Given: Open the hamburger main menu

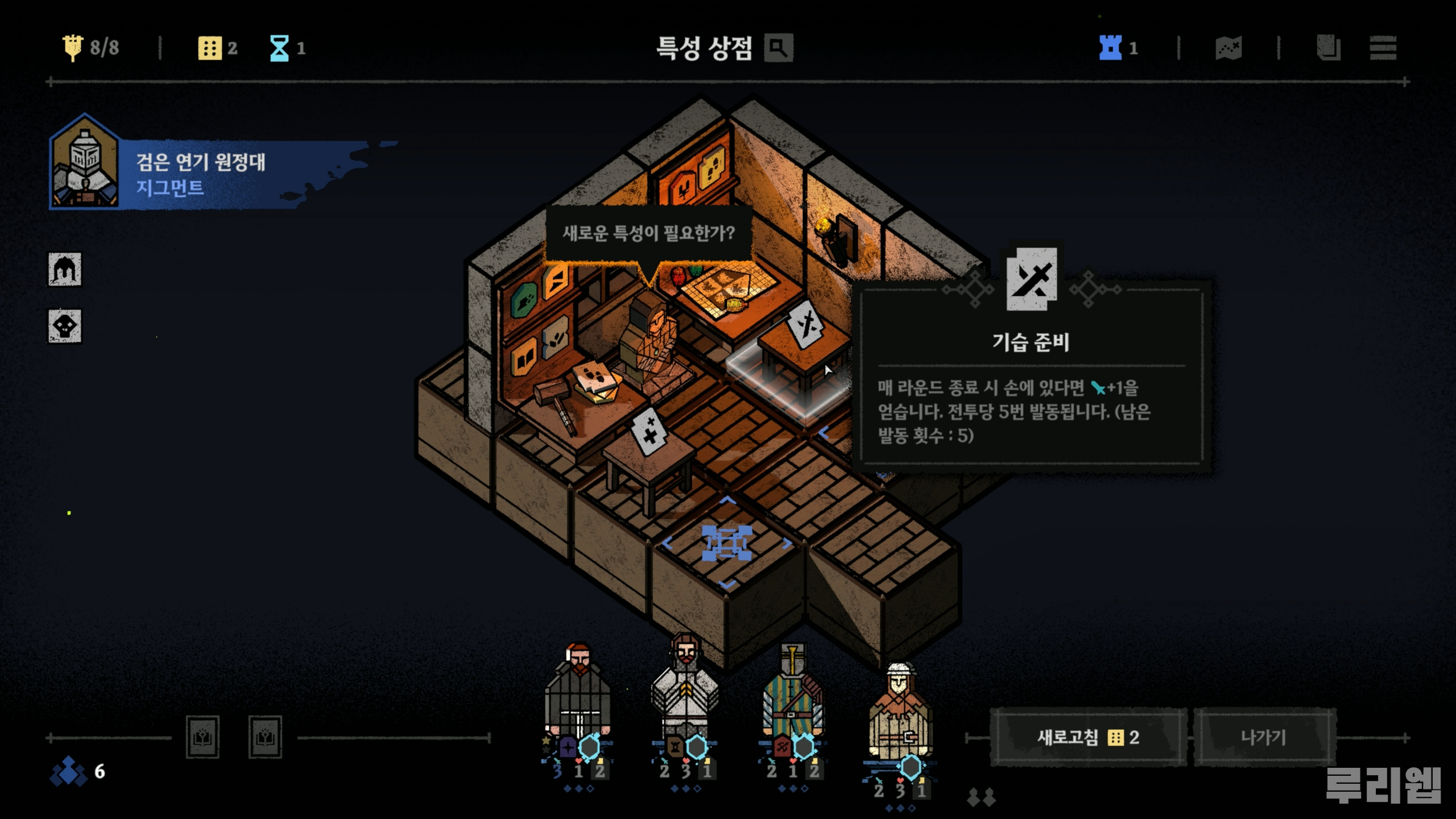Looking at the screenshot, I should 1383,48.
